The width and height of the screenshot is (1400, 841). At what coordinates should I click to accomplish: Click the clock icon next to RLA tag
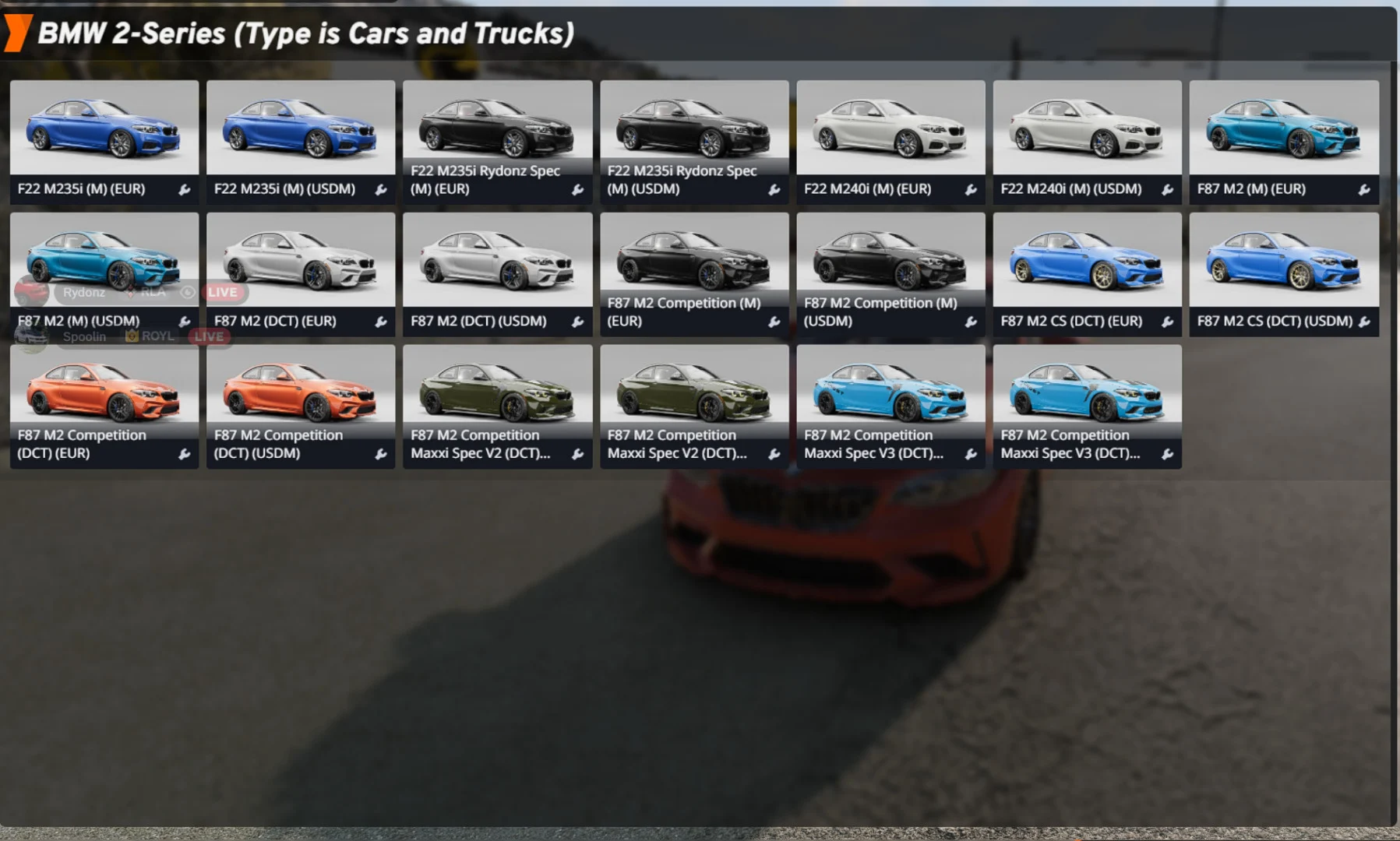click(x=187, y=293)
